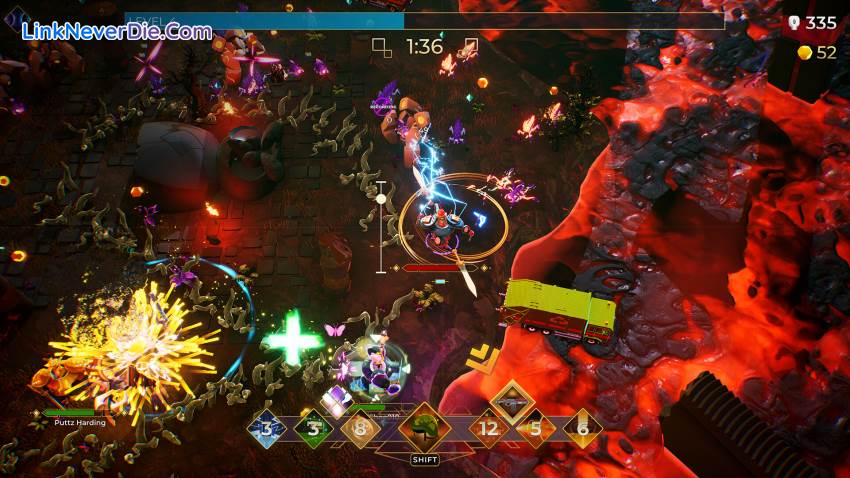
Task: Choose the orange ability showing cooldown 5
Action: pos(535,429)
